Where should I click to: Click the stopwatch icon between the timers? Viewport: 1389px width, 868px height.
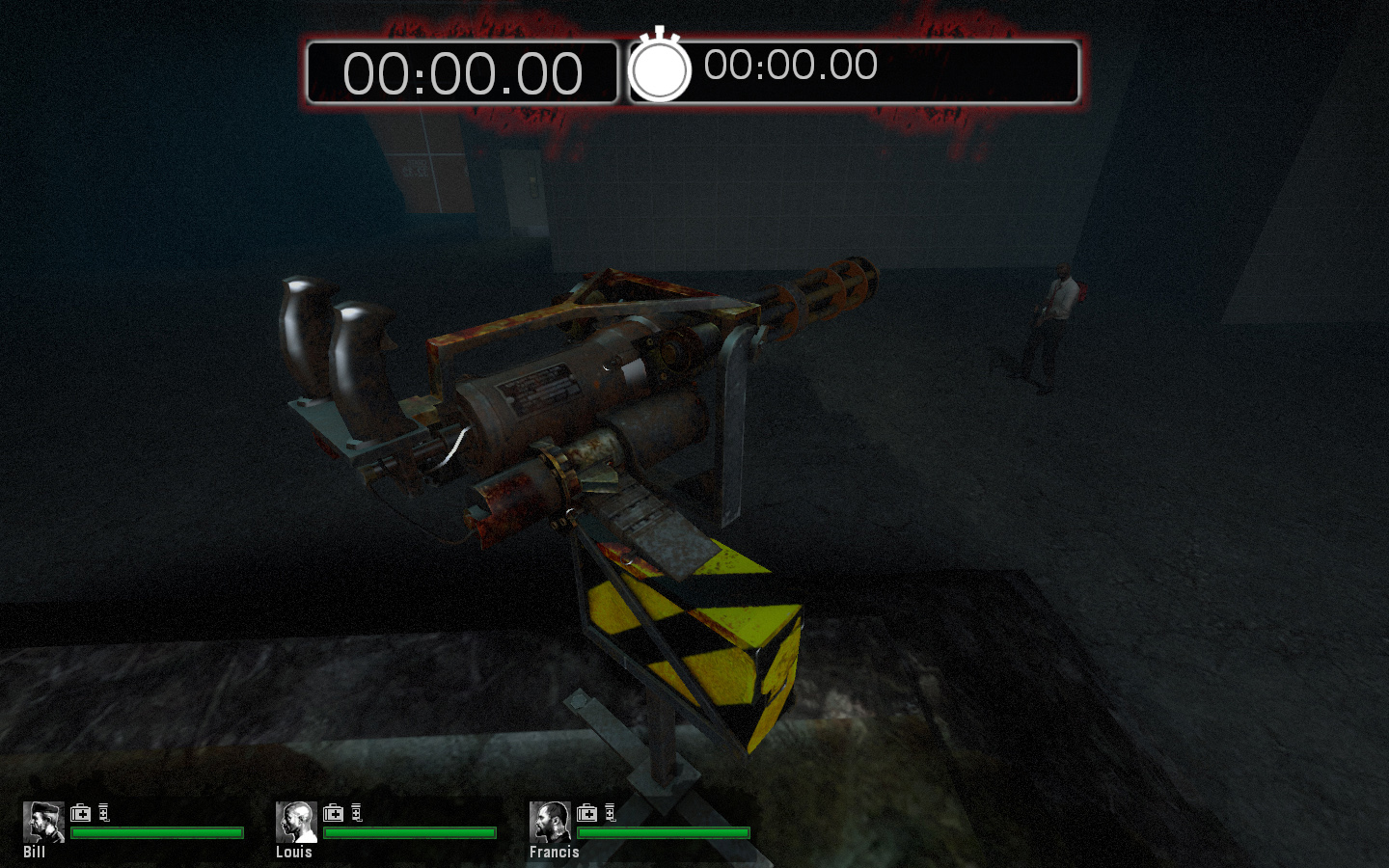coord(662,68)
